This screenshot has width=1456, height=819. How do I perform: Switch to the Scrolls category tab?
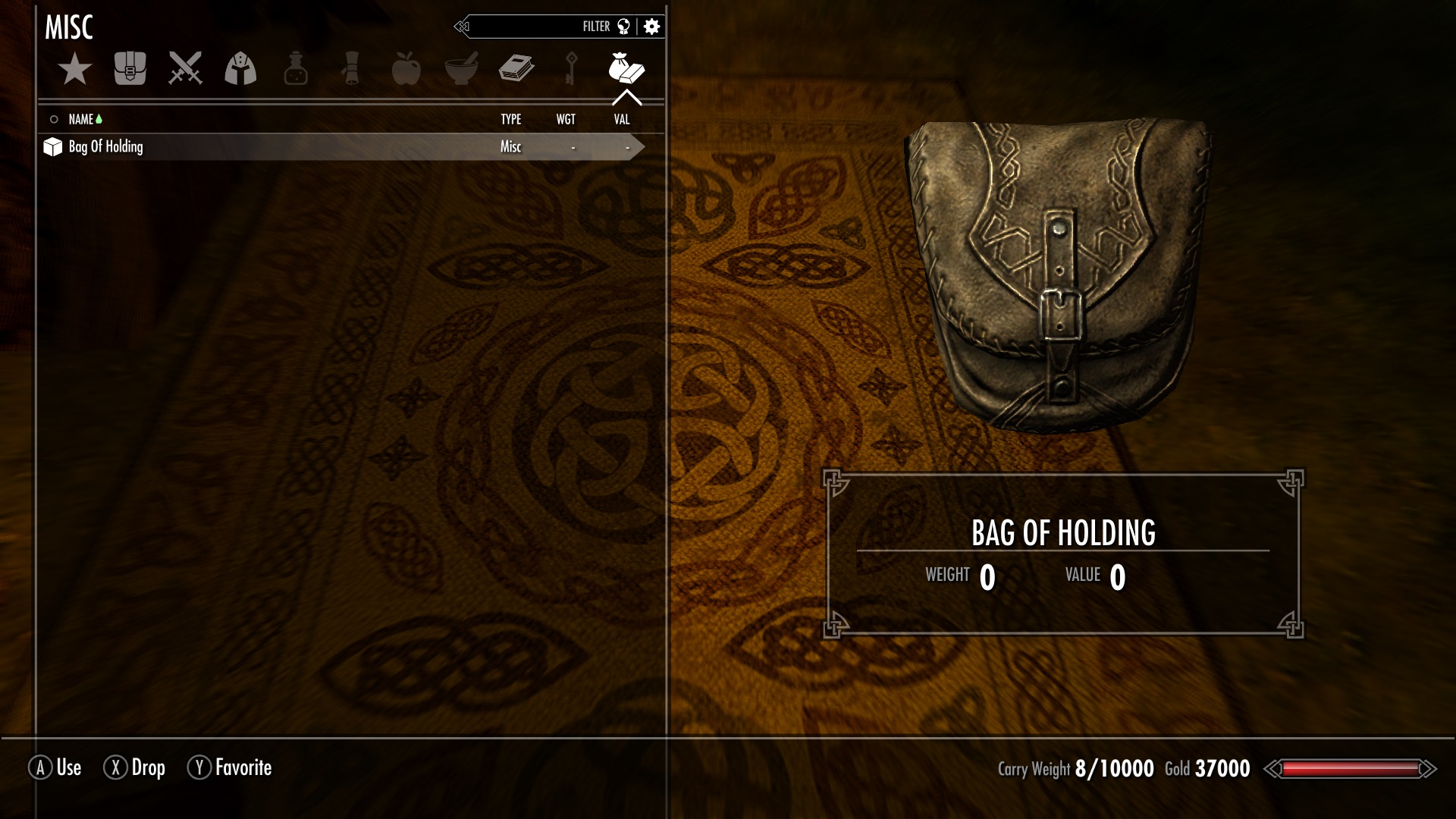(x=351, y=69)
